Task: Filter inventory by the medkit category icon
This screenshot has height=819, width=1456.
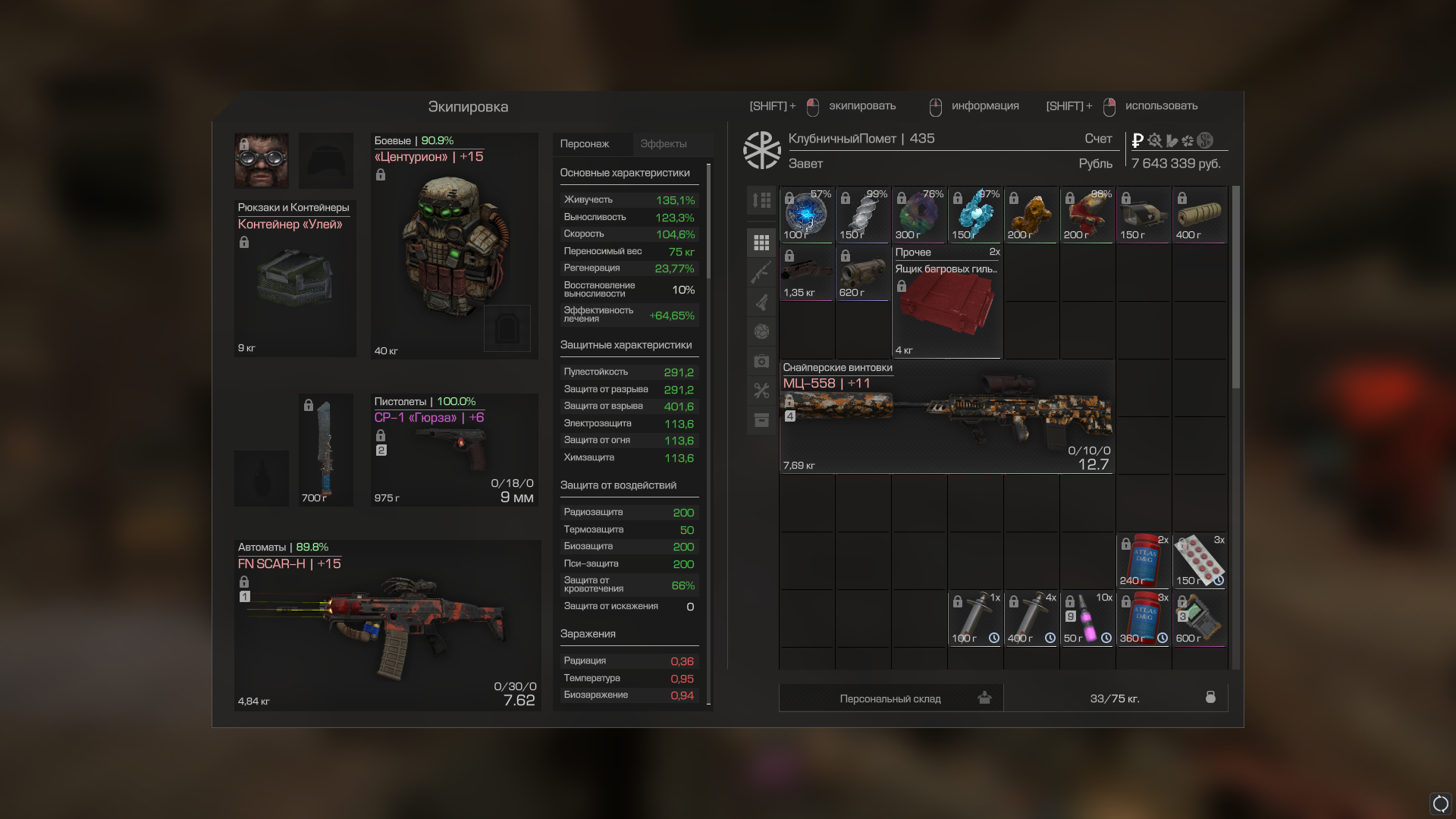Action: 761,361
